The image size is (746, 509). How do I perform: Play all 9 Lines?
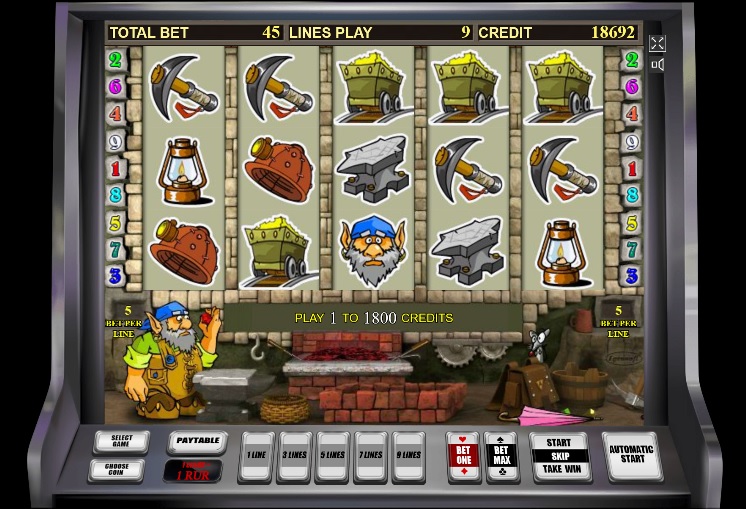click(x=409, y=456)
